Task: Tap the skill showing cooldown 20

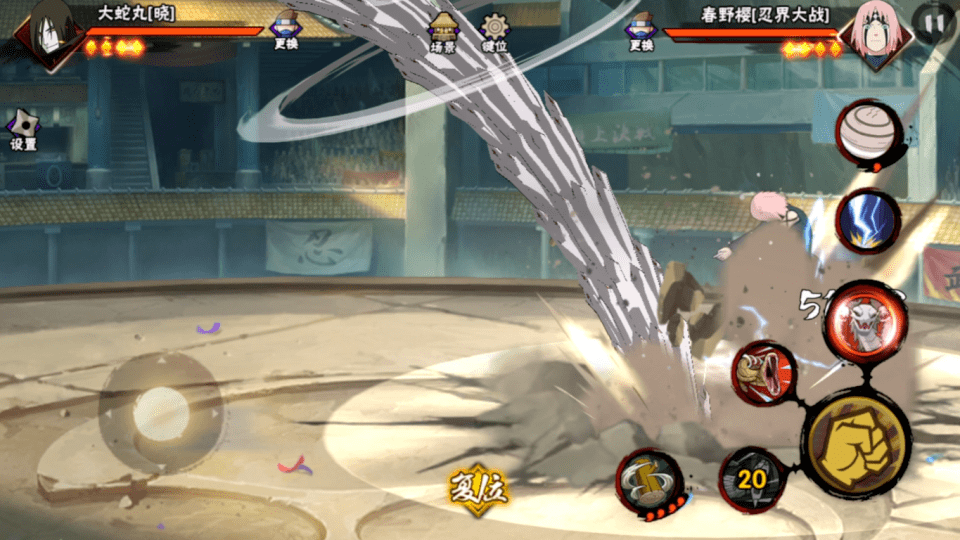Action: tap(753, 480)
